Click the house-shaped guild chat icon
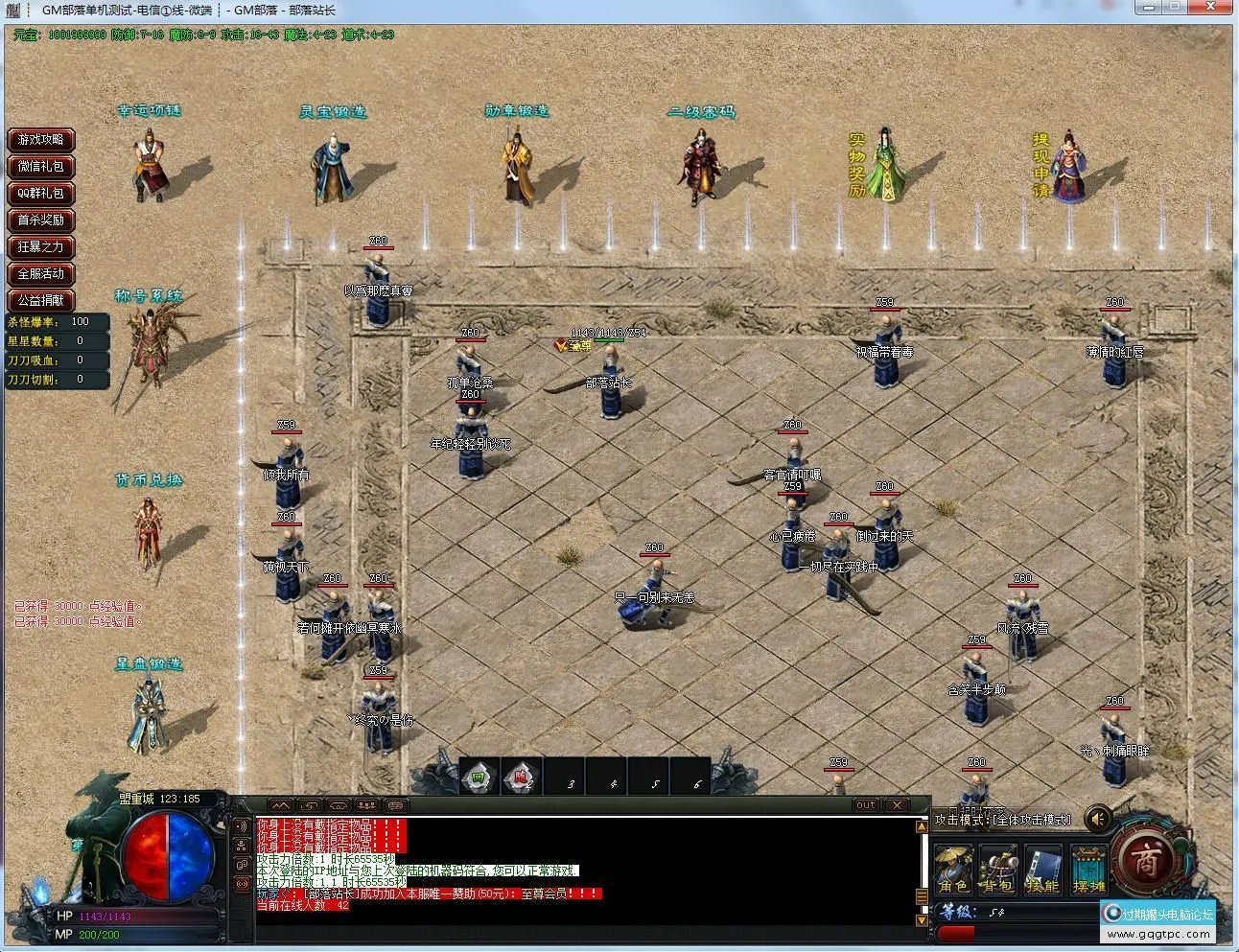Image resolution: width=1239 pixels, height=952 pixels. [339, 805]
